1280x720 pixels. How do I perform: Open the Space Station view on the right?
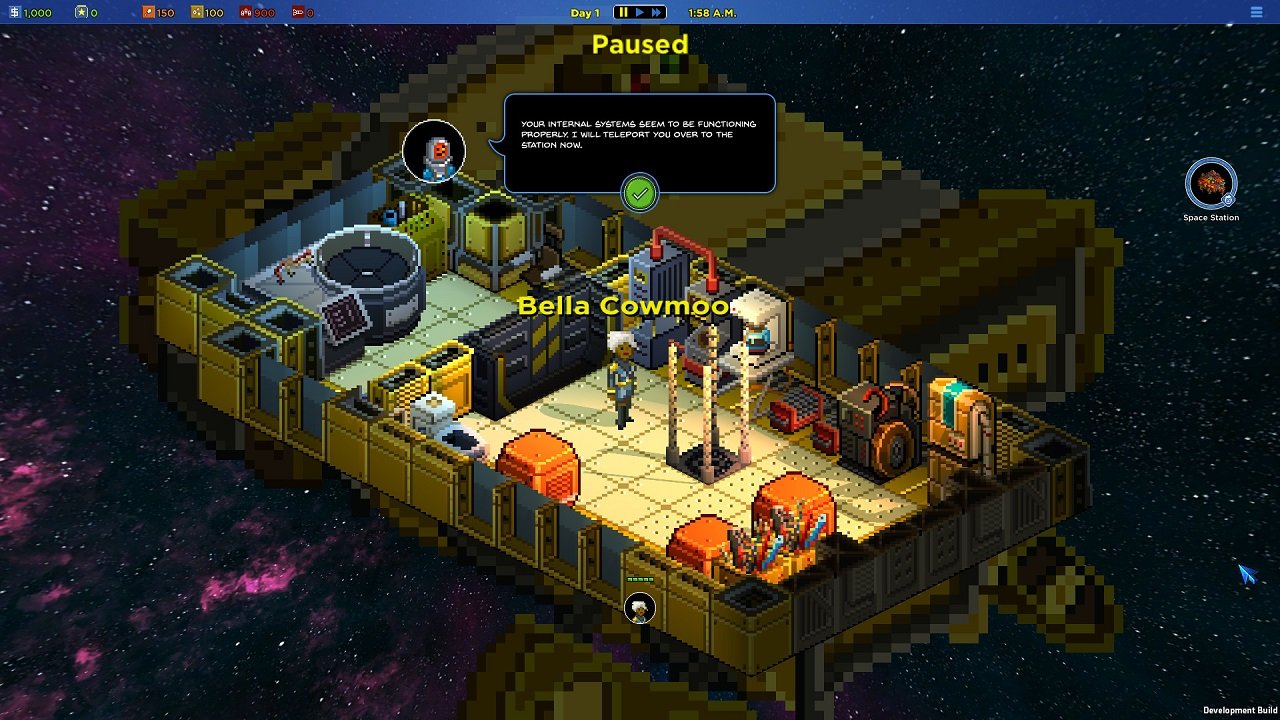coord(1210,185)
